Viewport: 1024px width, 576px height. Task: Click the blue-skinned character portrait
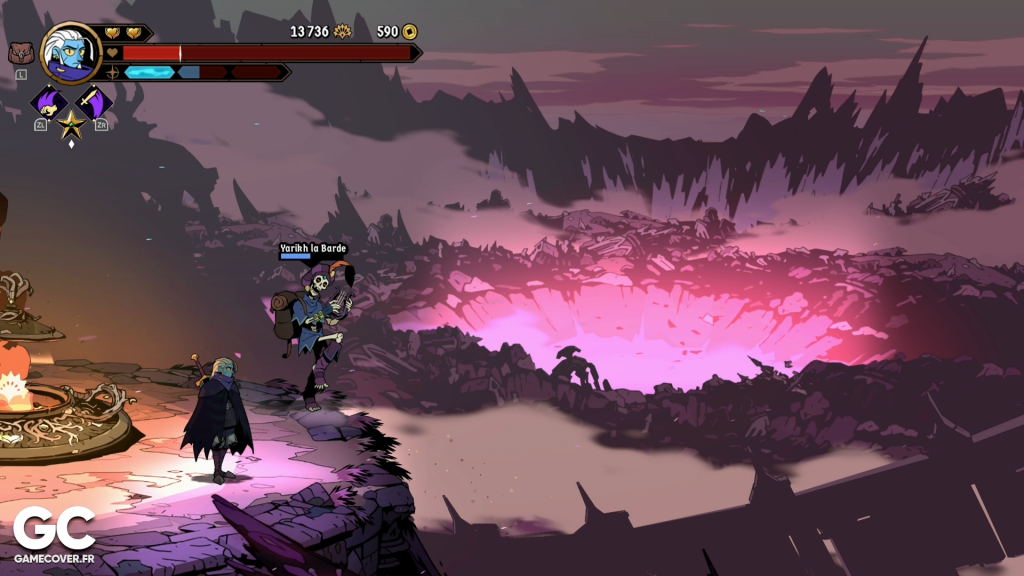[70, 53]
